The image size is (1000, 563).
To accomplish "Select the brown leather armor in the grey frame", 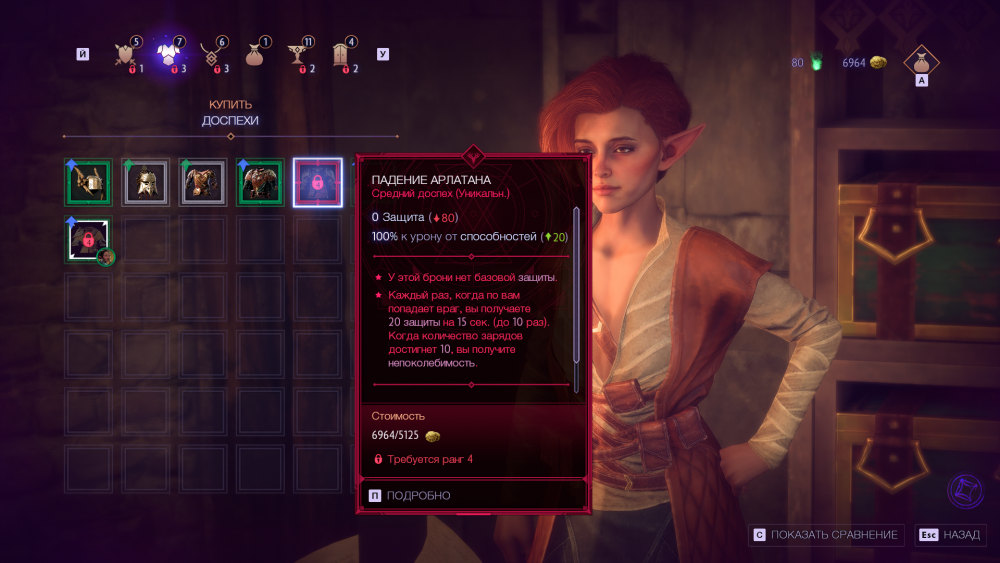I will 203,183.
